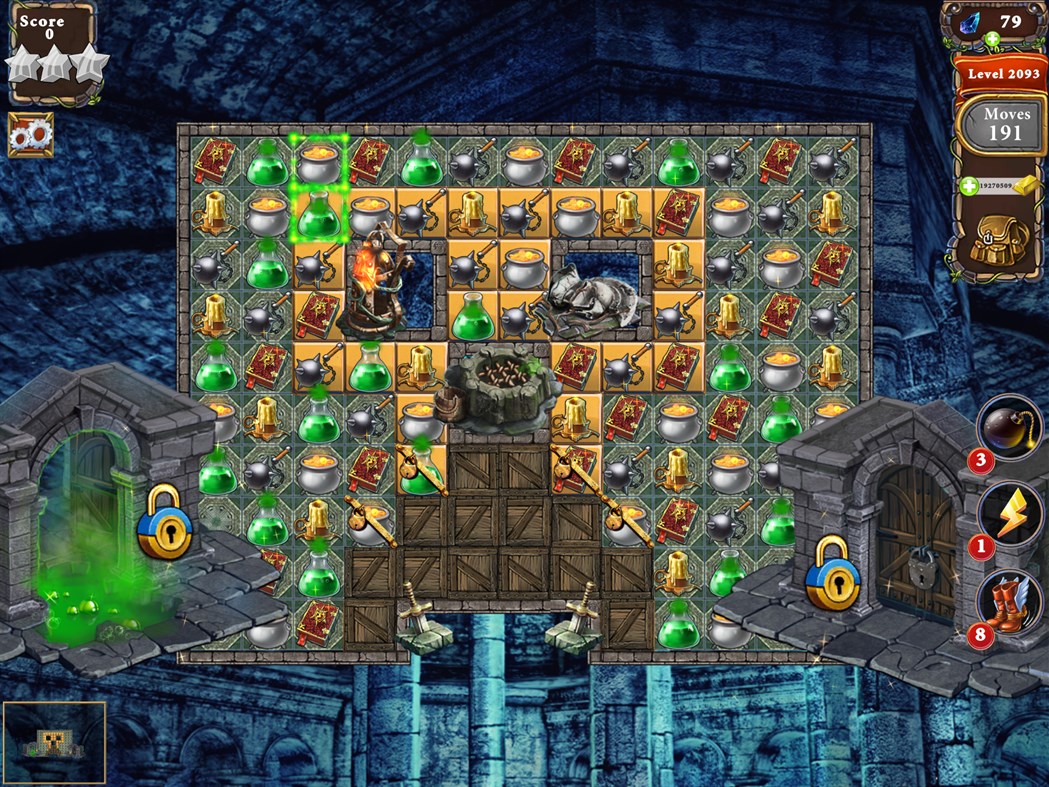1049x787 pixels.
Task: Activate the bomb booster
Action: click(x=1008, y=424)
